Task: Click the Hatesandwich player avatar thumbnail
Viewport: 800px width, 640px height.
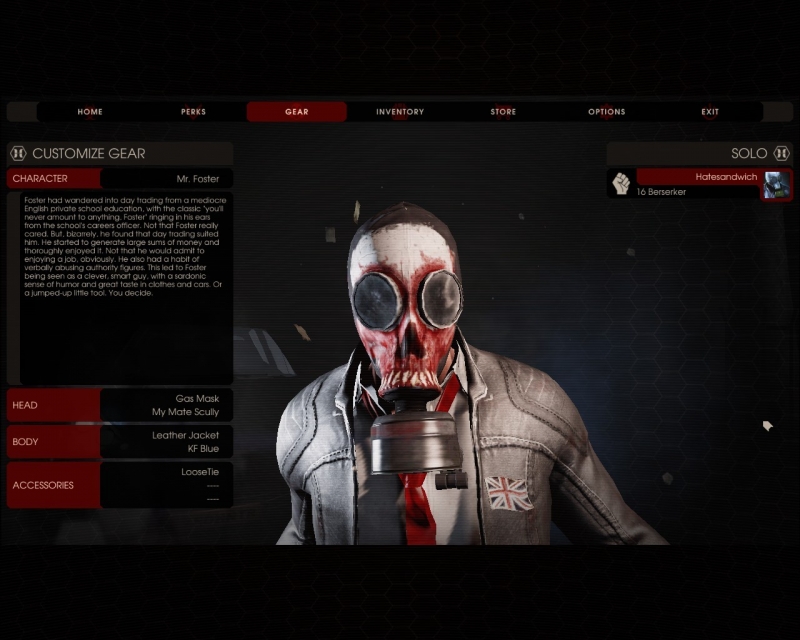Action: (777, 185)
